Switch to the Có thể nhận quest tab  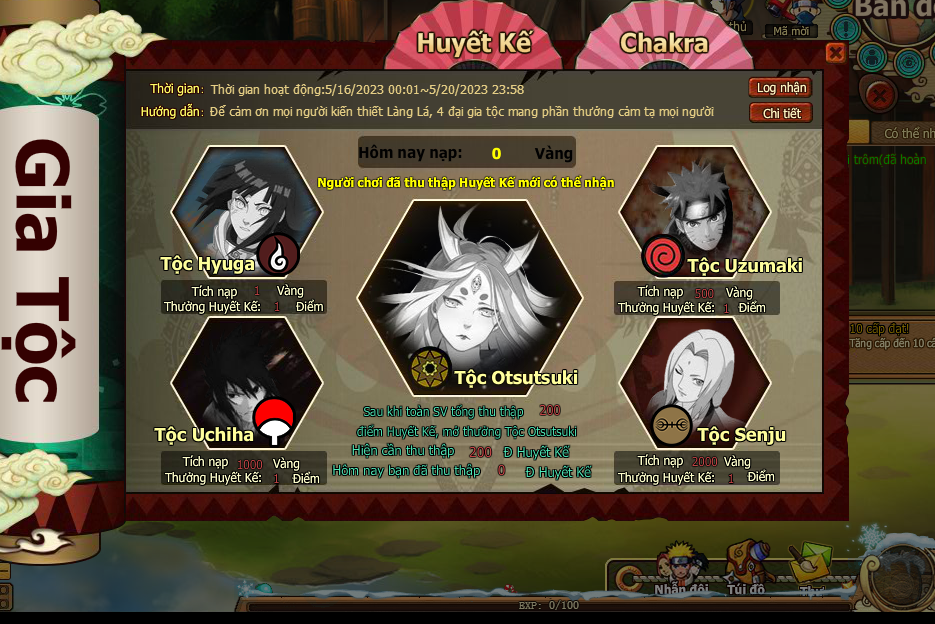905,133
